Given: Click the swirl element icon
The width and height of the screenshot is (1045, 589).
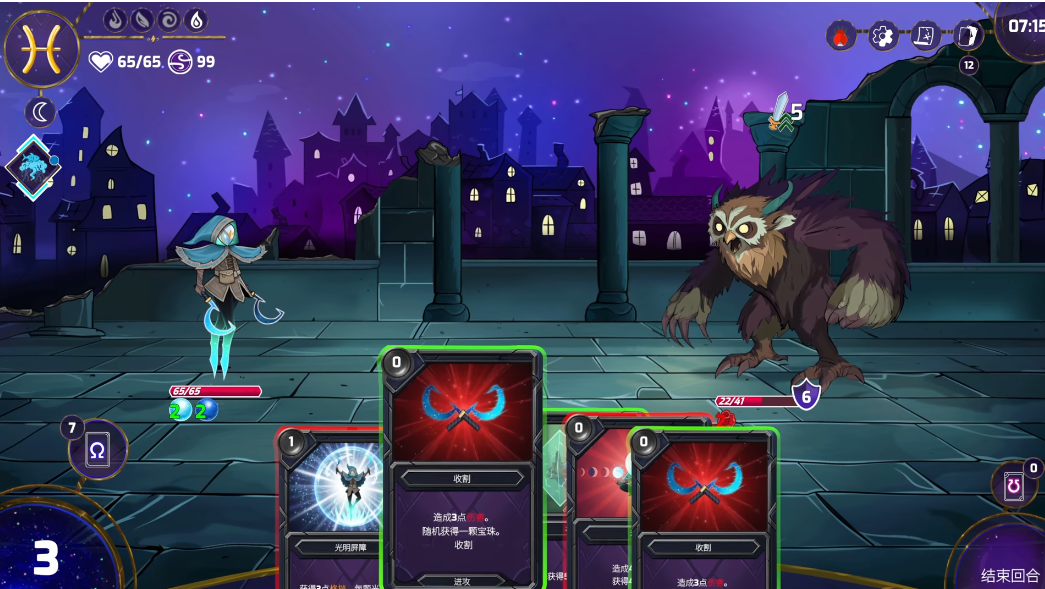Looking at the screenshot, I should pos(169,20).
